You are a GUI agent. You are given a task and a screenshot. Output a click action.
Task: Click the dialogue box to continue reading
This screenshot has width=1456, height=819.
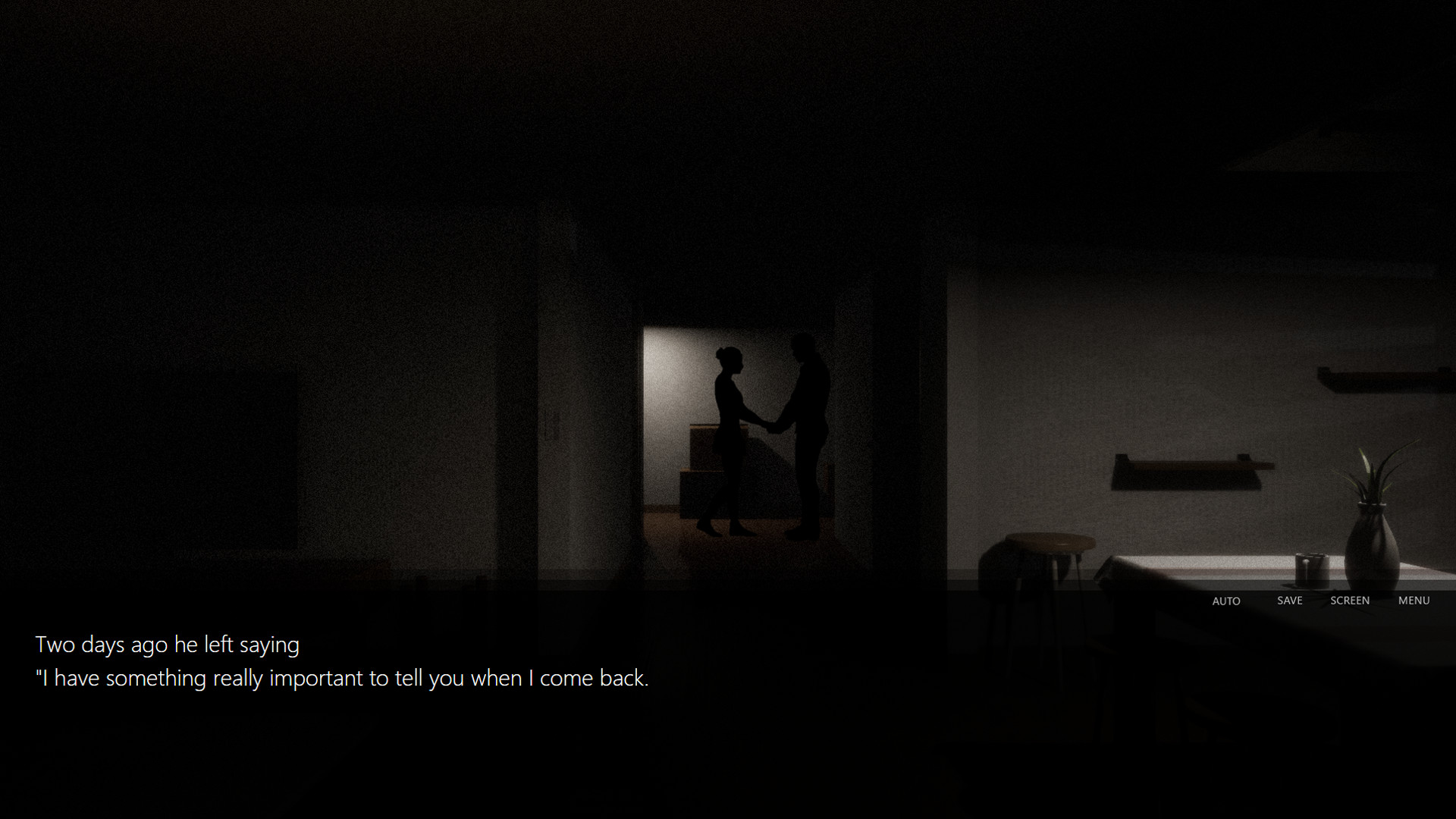pyautogui.click(x=455, y=682)
